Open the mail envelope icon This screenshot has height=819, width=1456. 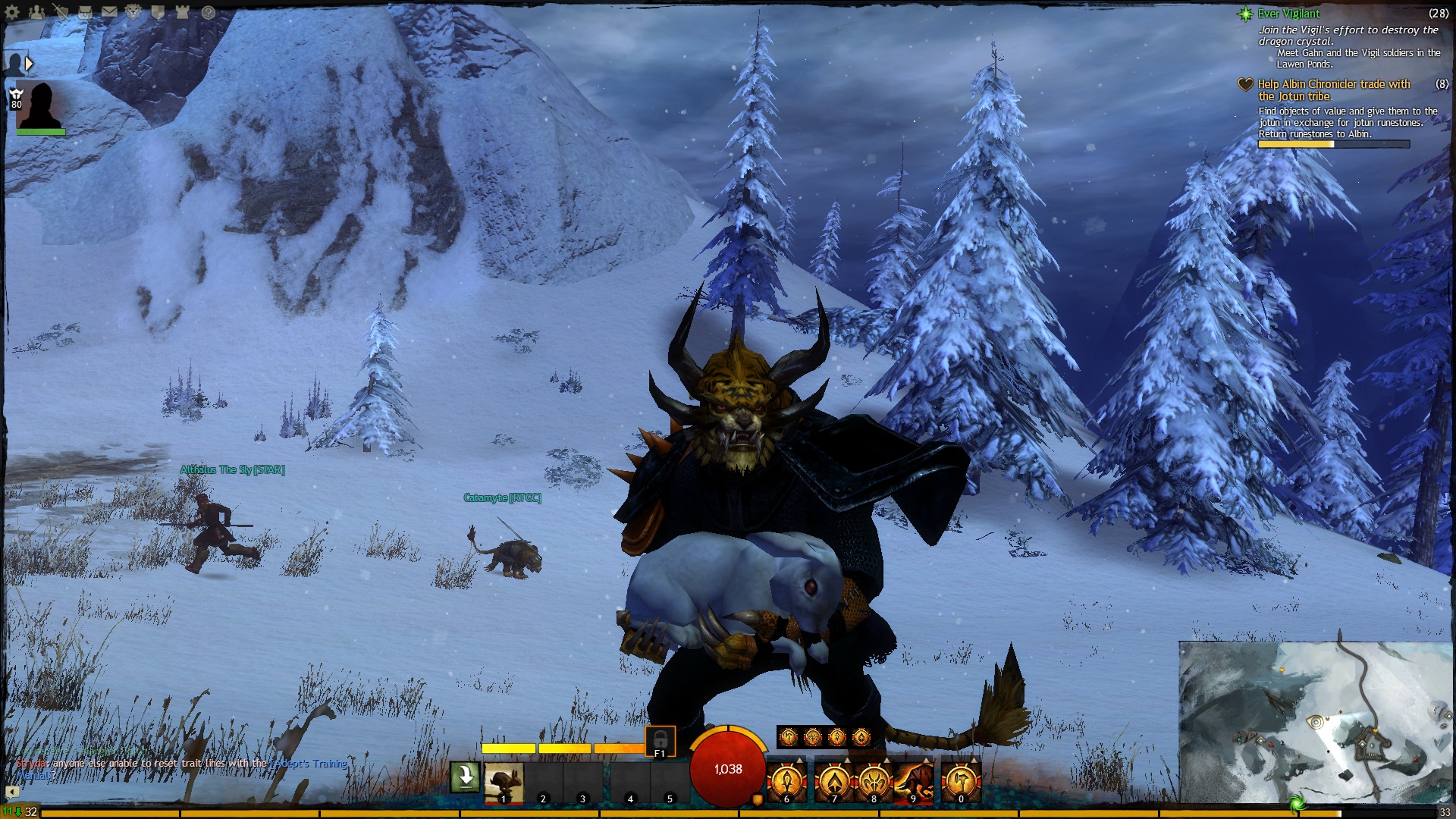(109, 12)
